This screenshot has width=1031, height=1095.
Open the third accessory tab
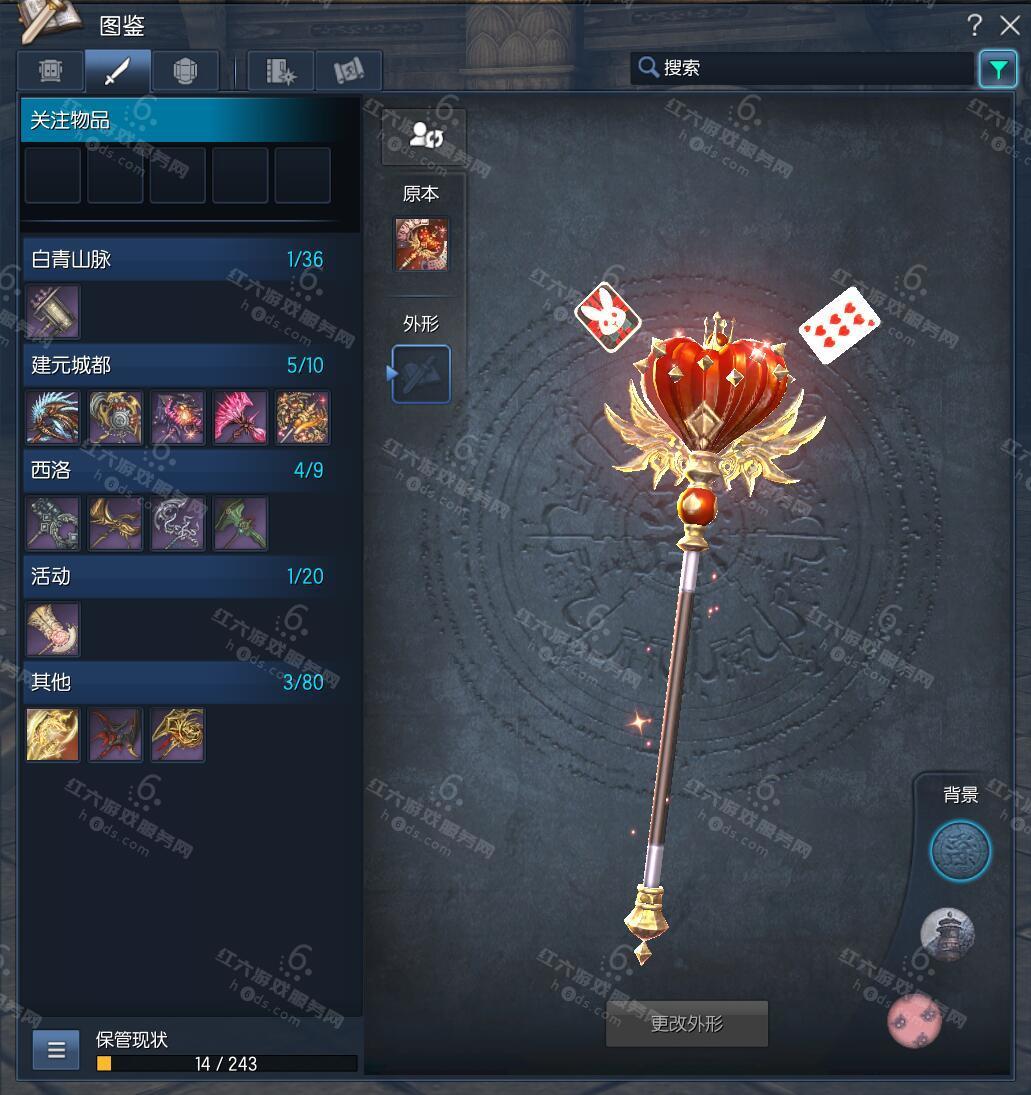pyautogui.click(x=185, y=71)
